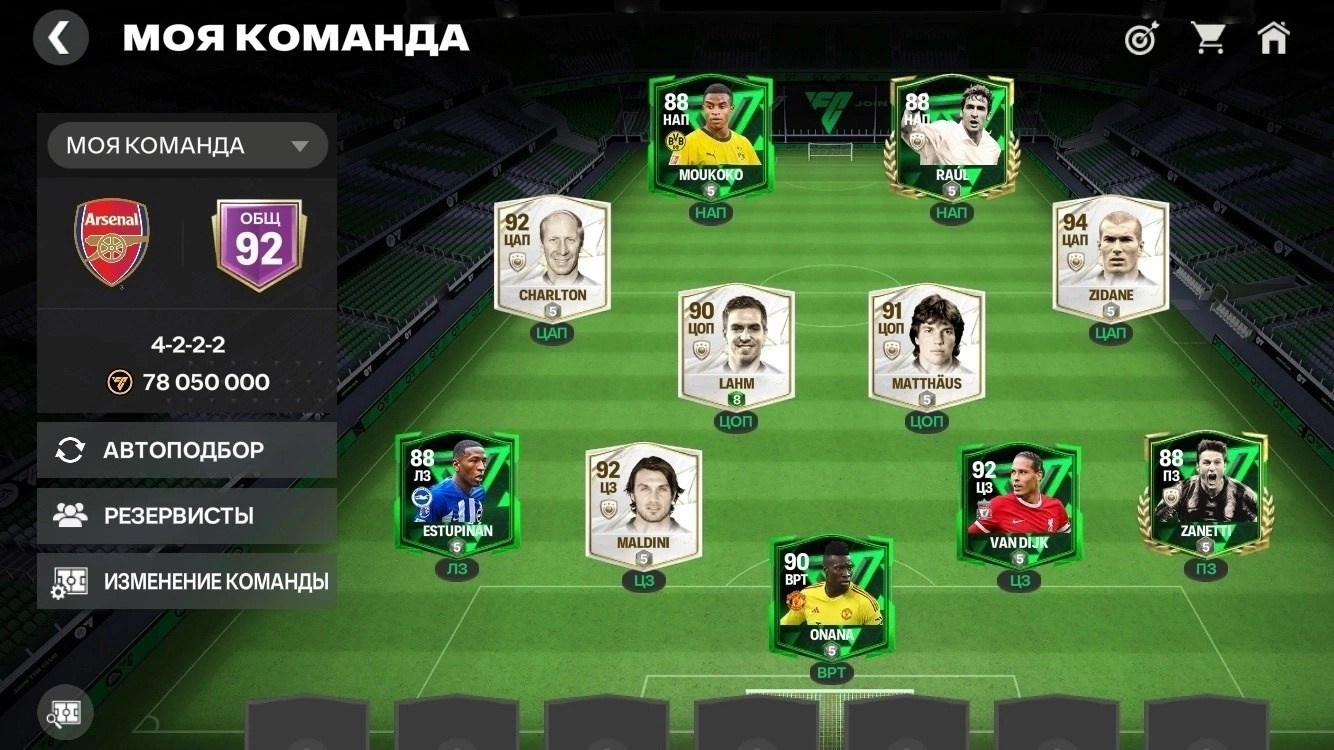Open the objectives target icon
The width and height of the screenshot is (1334, 750).
(1139, 38)
